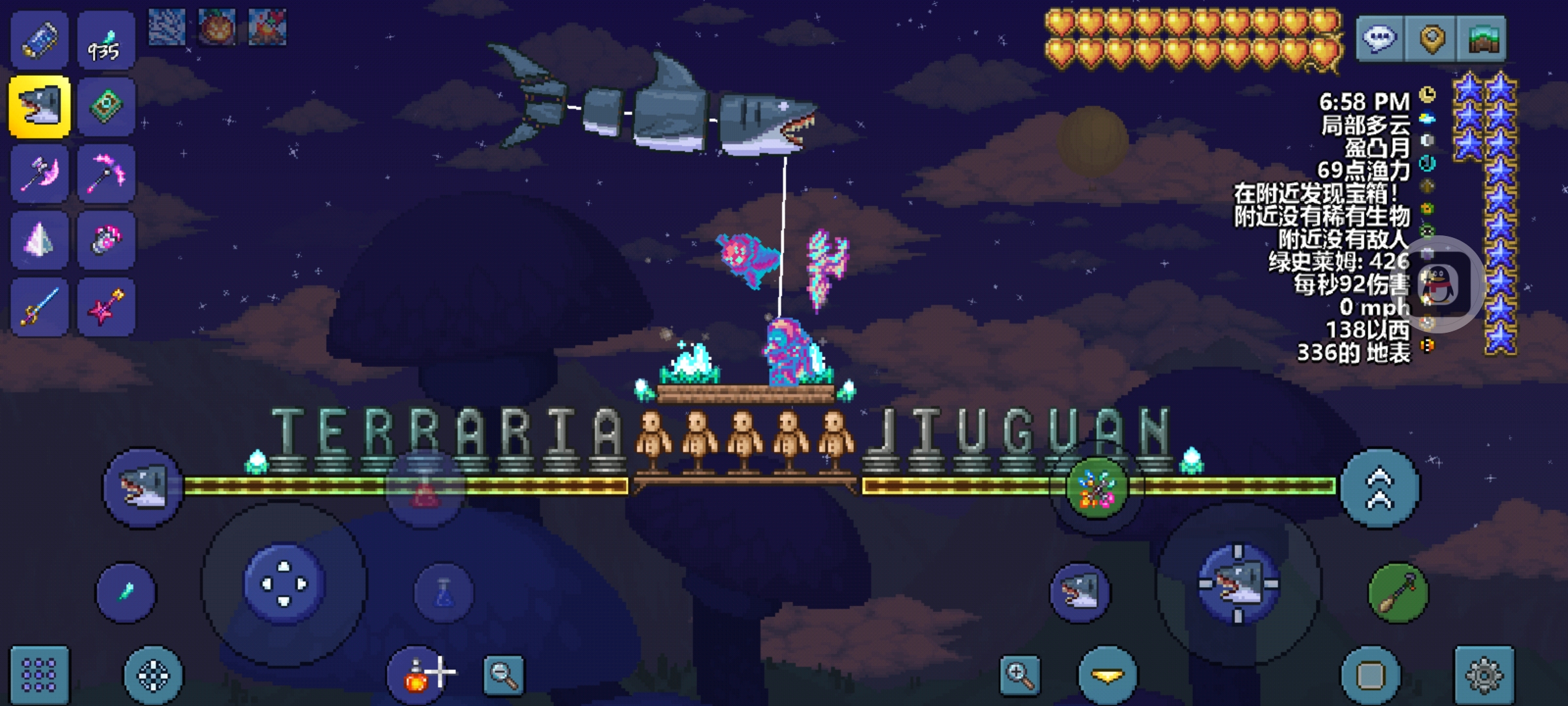
Task: Select the ammo slot showing 935
Action: coord(106,41)
